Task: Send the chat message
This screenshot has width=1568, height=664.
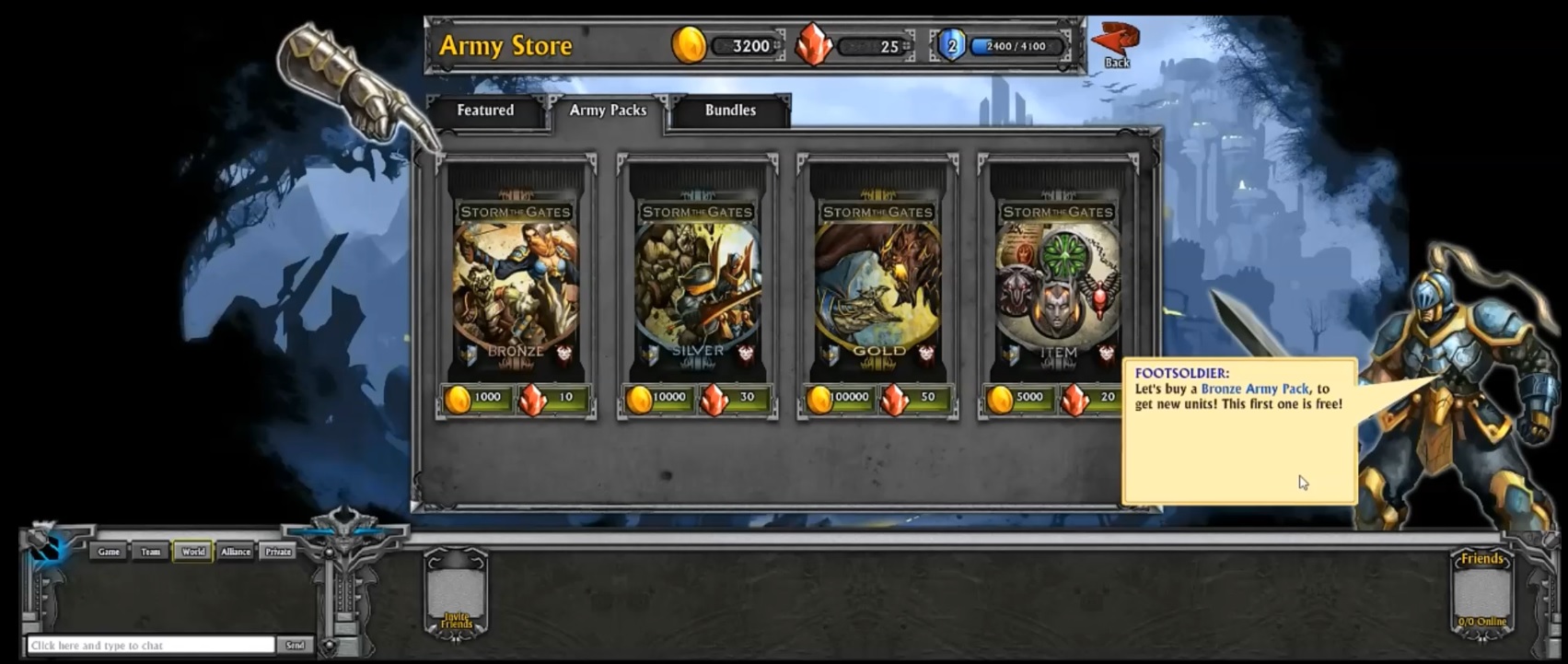Action: [295, 646]
